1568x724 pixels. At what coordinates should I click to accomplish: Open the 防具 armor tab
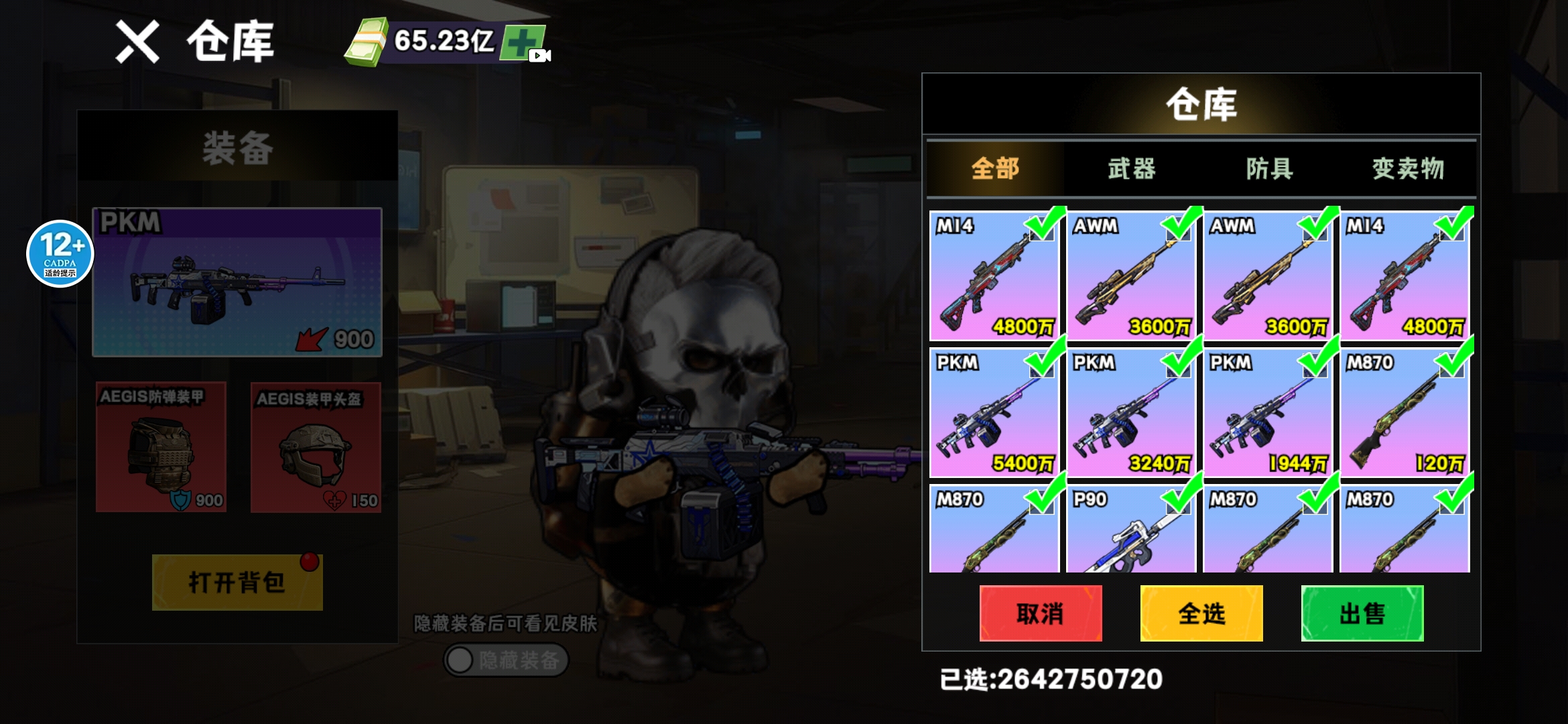[1269, 168]
